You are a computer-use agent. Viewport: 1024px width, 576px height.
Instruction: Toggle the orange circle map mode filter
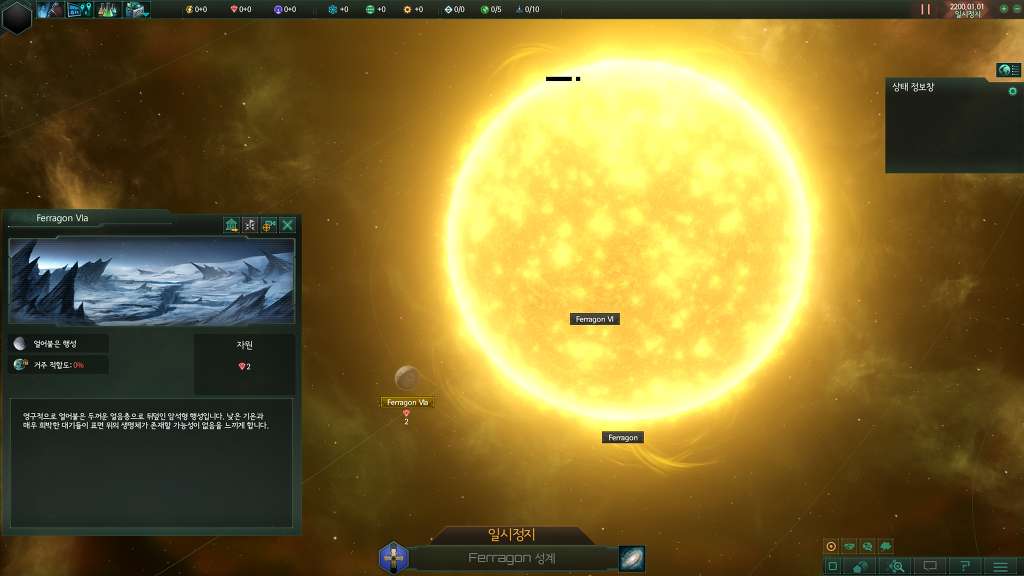coord(830,547)
